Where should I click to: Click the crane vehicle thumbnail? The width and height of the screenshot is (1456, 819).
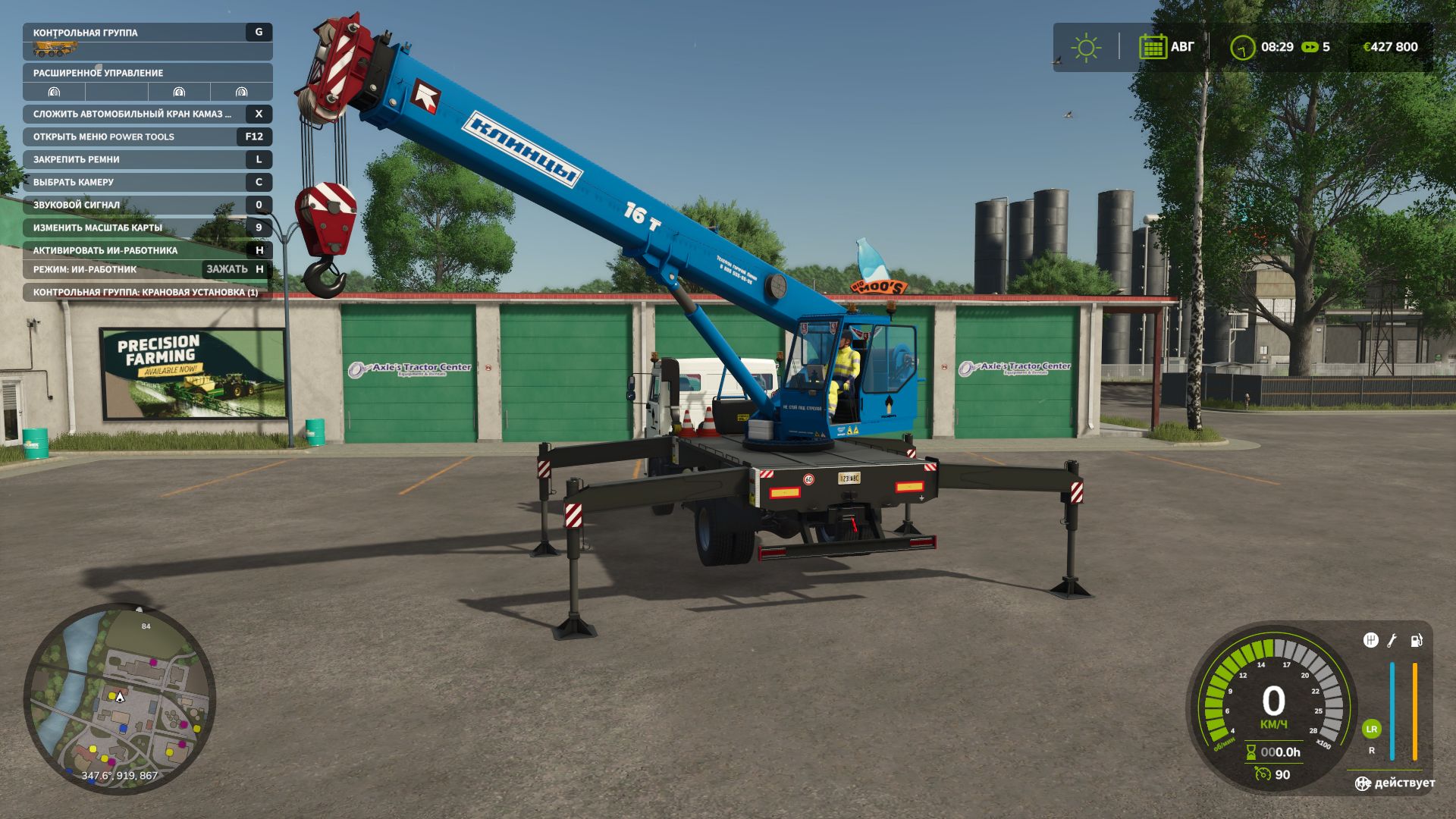[x=55, y=50]
